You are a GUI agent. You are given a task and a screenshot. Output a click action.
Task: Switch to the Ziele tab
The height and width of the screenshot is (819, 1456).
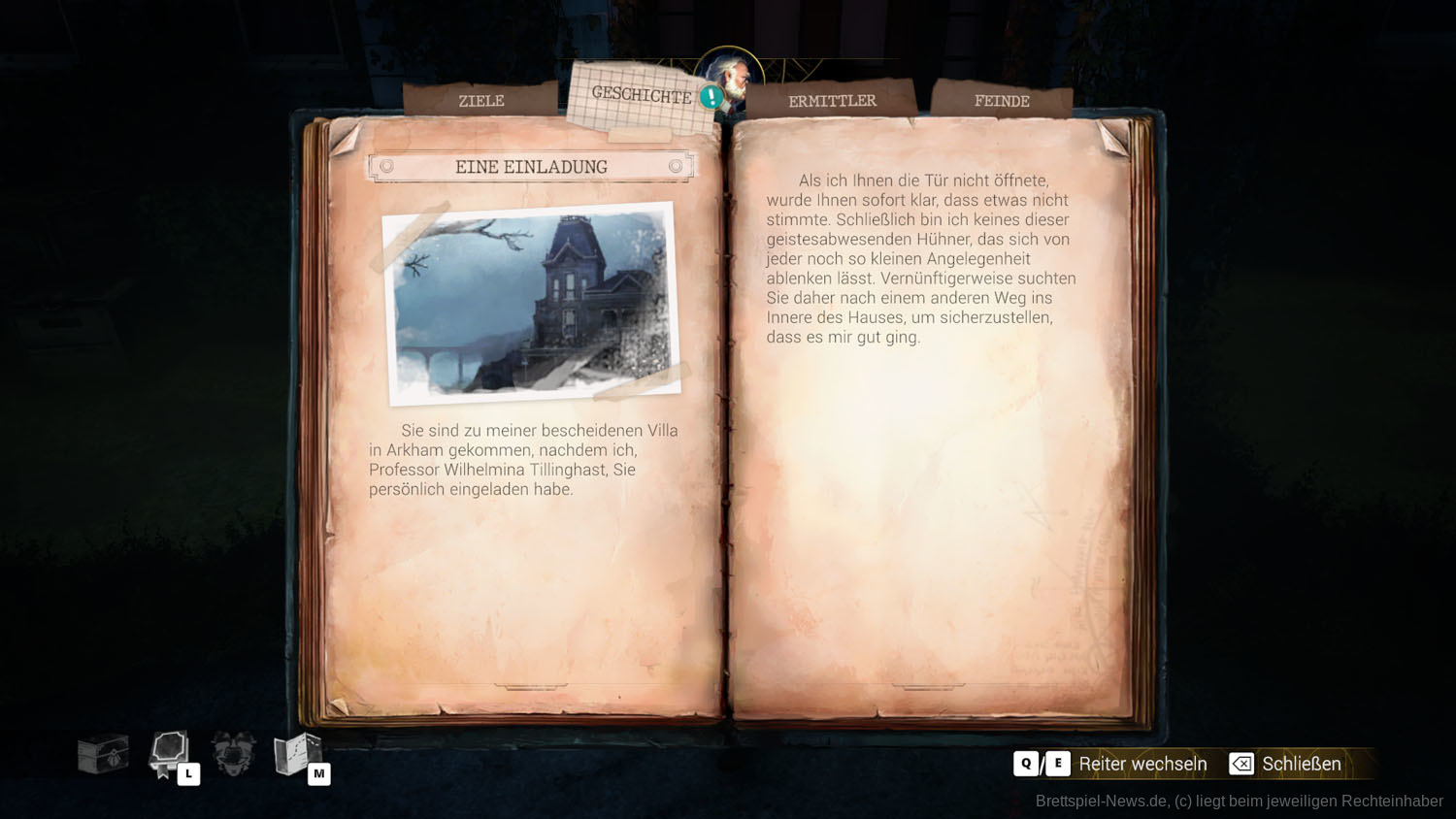[480, 101]
